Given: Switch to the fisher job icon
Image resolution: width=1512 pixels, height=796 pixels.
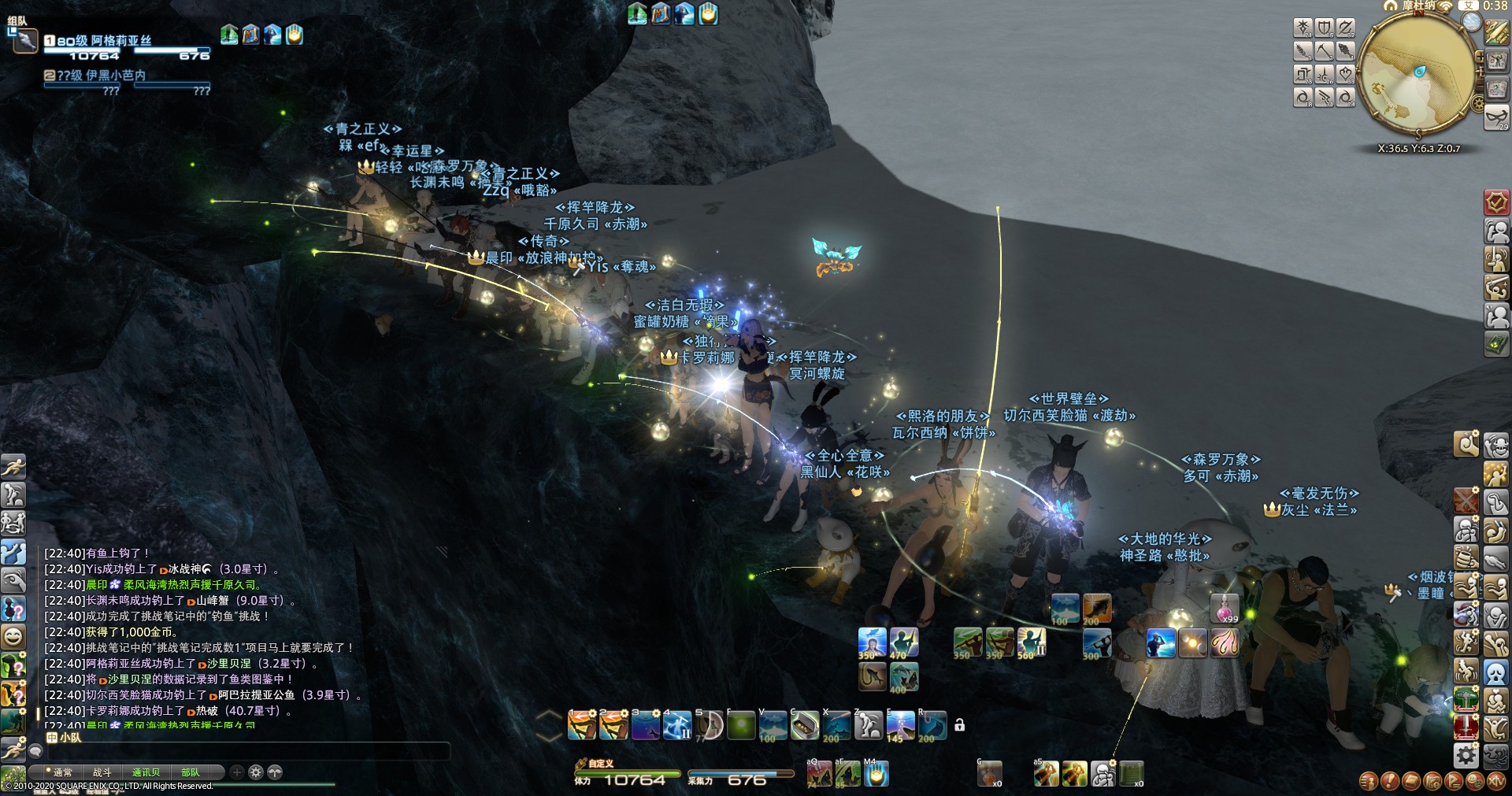Looking at the screenshot, I should pos(1346,51).
